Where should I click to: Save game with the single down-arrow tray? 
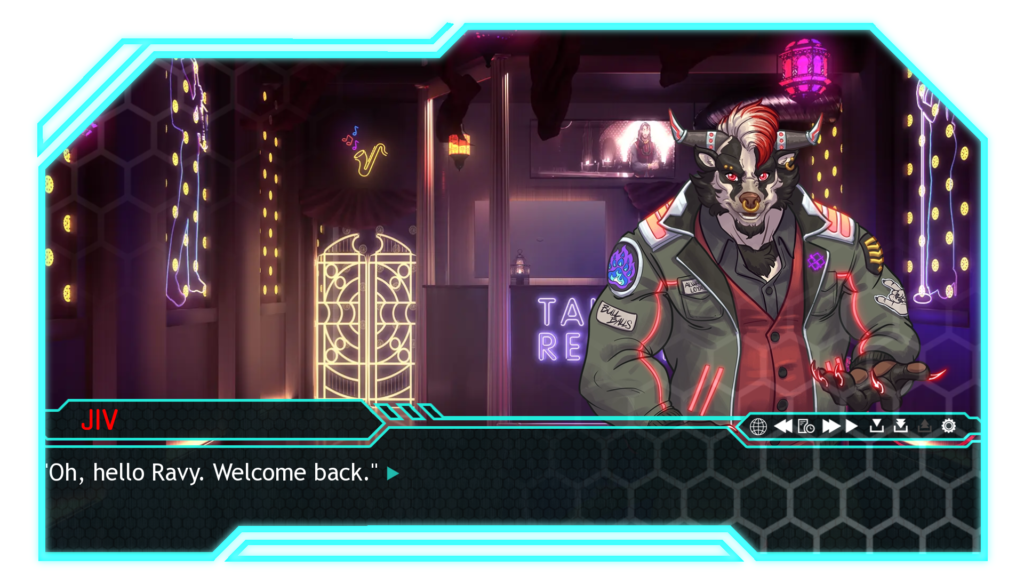pos(877,426)
